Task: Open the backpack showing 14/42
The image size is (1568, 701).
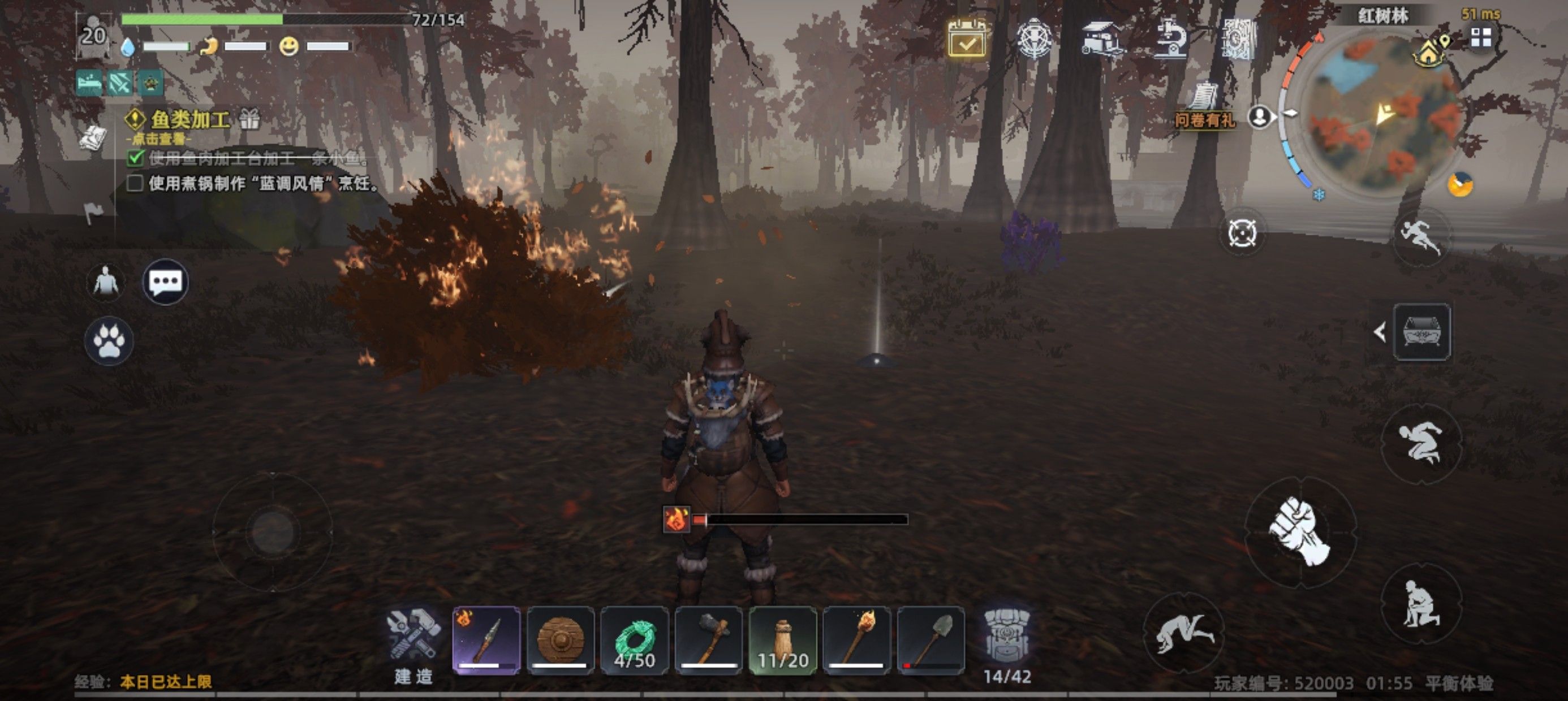Action: (1007, 644)
